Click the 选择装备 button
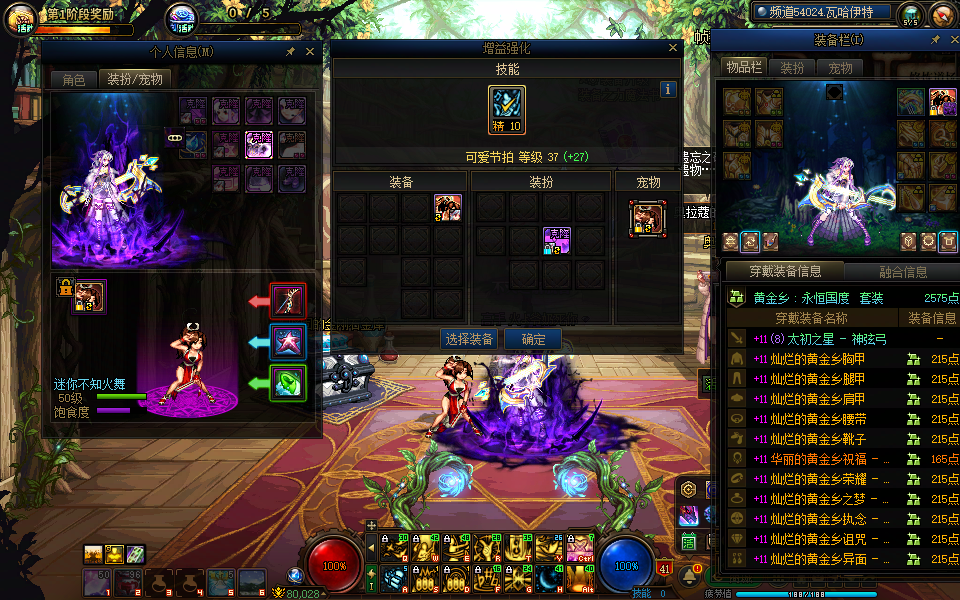This screenshot has width=960, height=600. pyautogui.click(x=469, y=339)
